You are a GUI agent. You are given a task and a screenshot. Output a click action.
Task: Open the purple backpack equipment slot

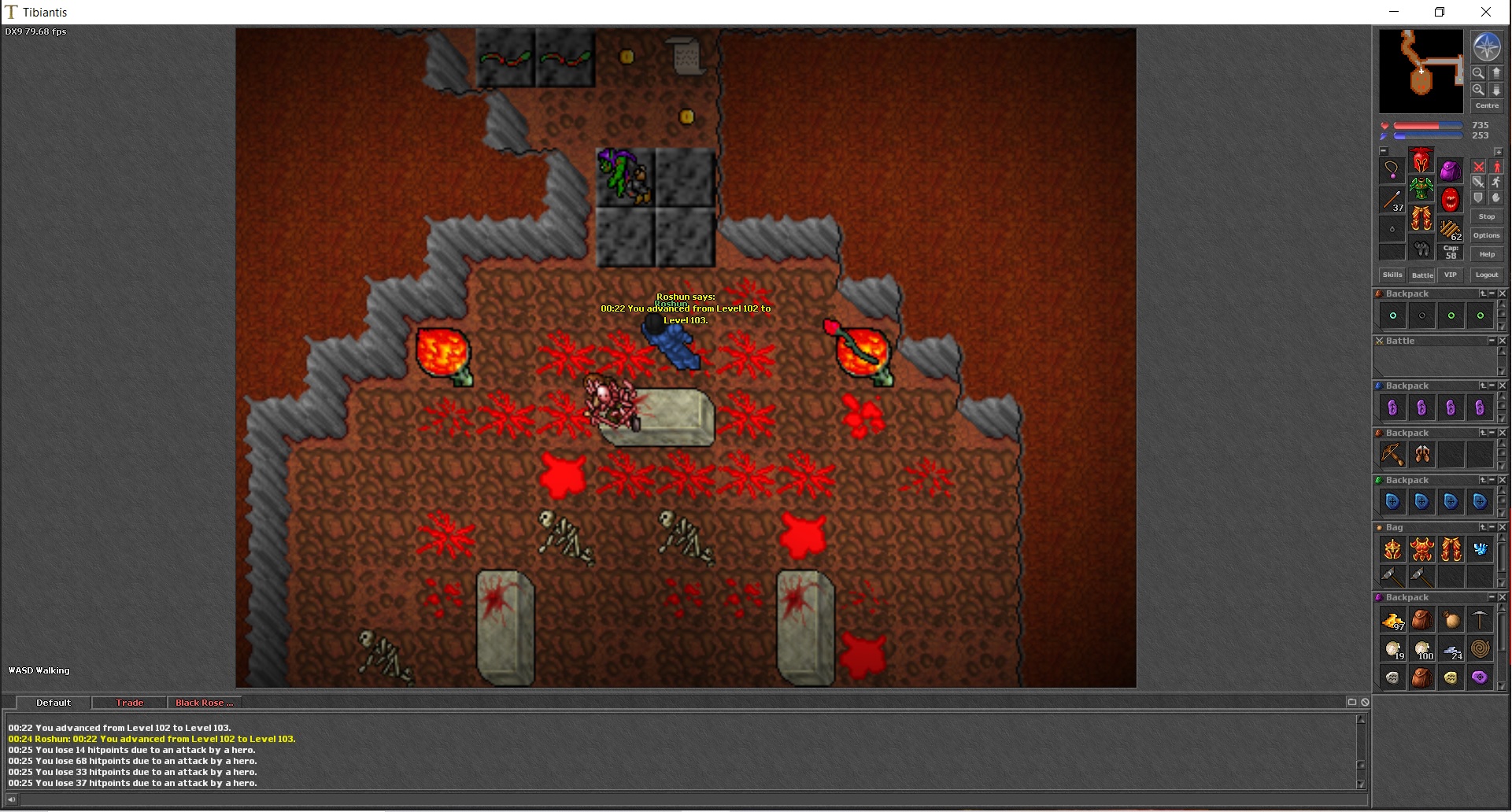pyautogui.click(x=1451, y=171)
